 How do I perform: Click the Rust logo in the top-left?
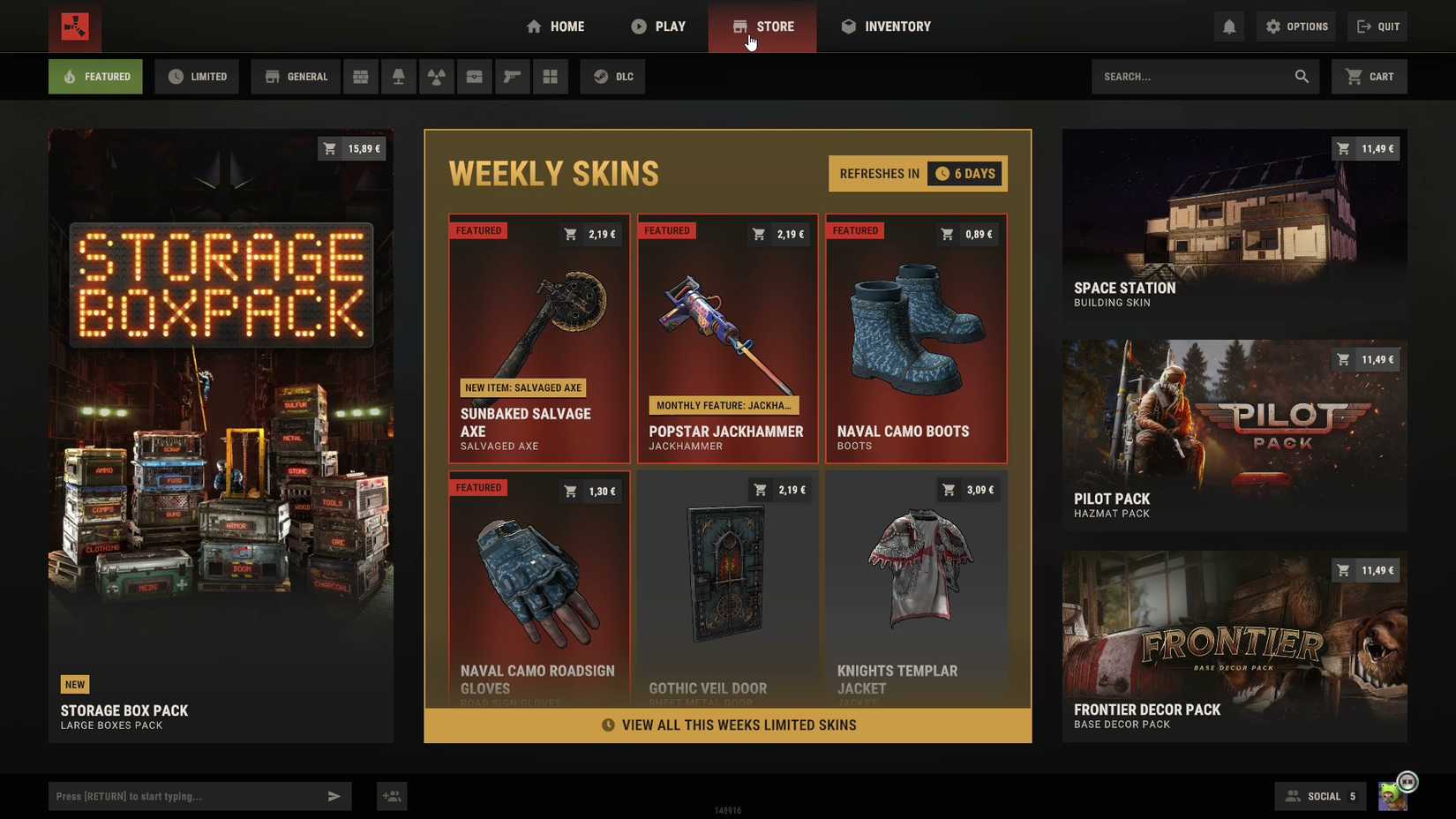[74, 27]
